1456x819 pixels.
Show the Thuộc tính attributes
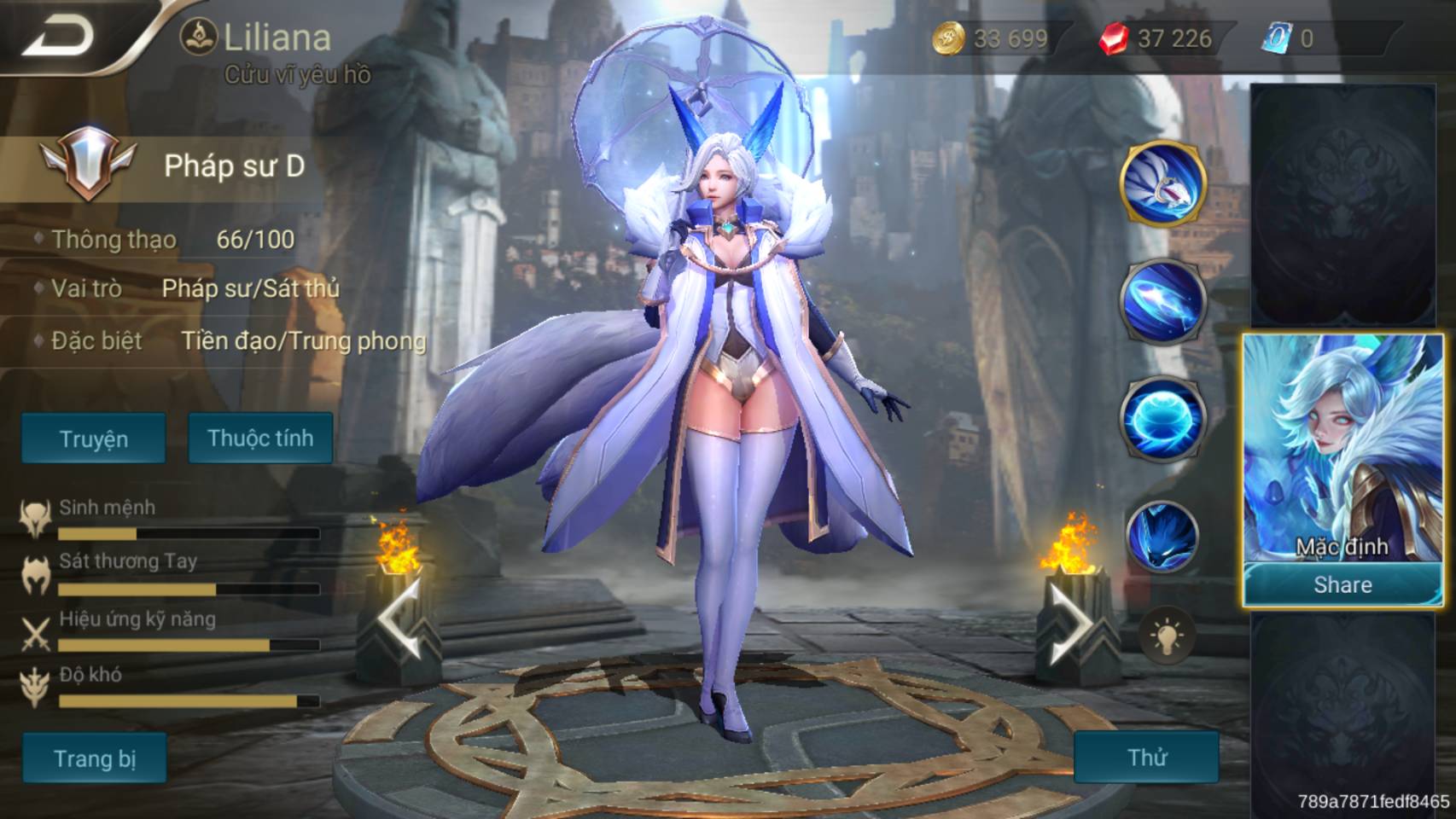(x=260, y=438)
